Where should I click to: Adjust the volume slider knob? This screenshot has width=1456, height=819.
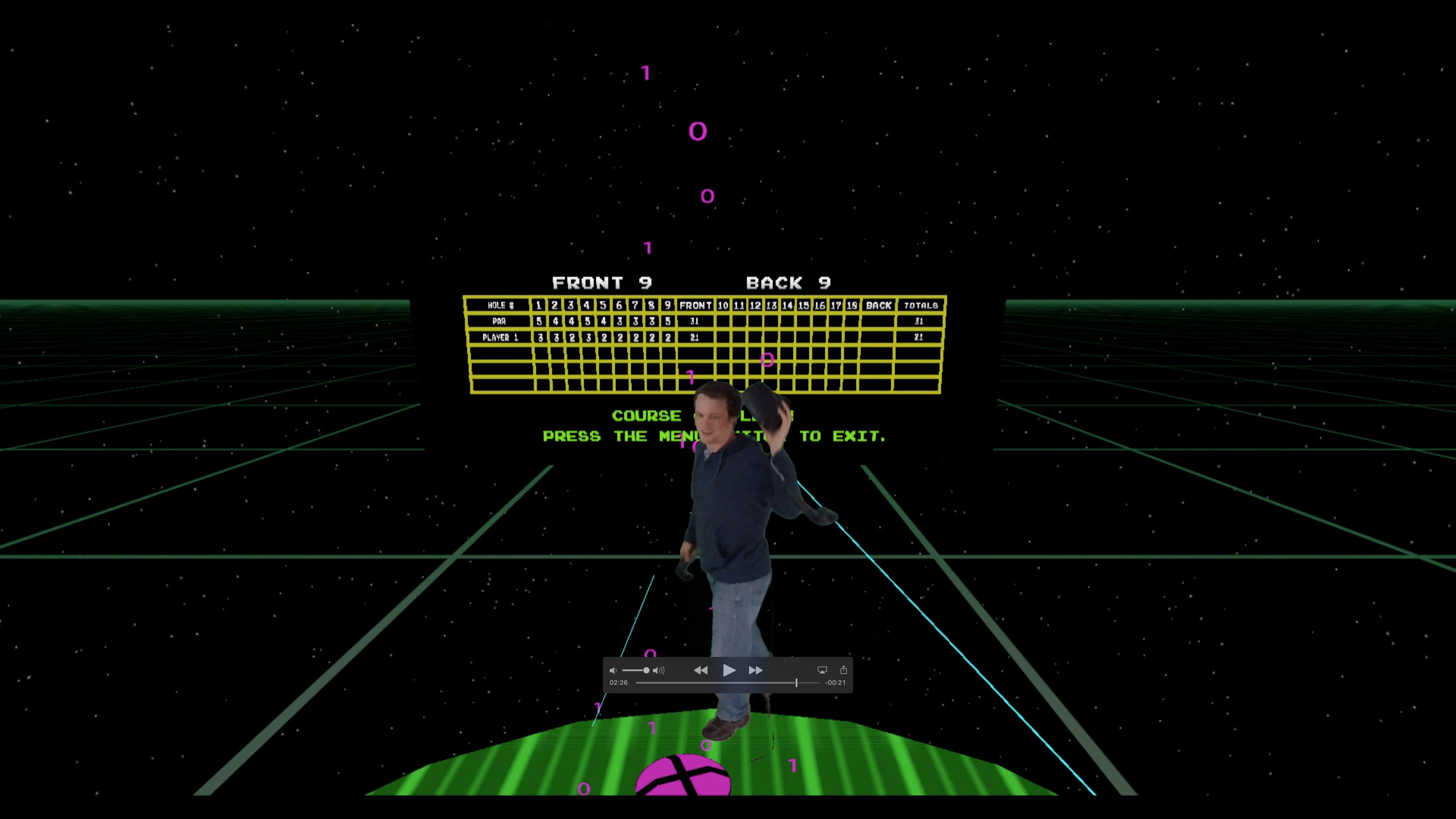647,671
